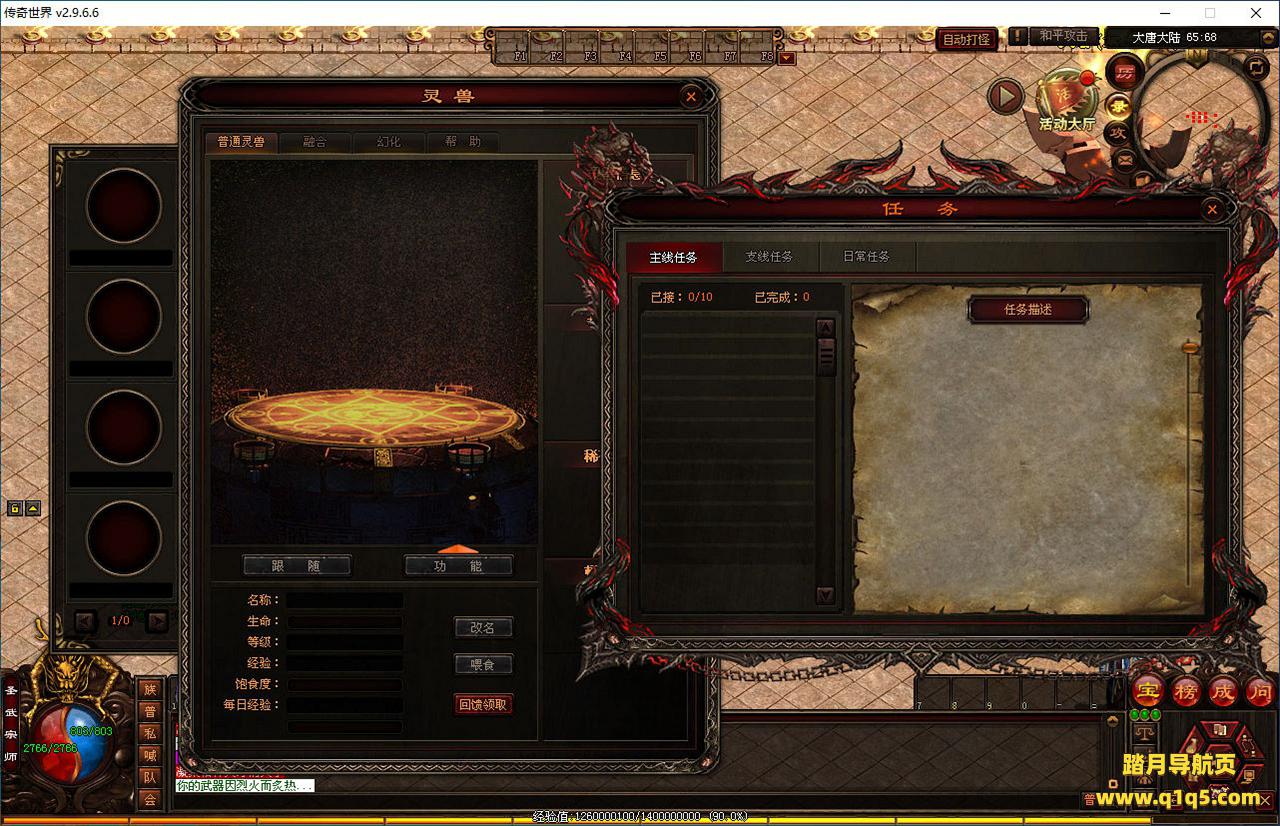Switch to the 融合 fusion tab
1280x826 pixels.
(315, 142)
